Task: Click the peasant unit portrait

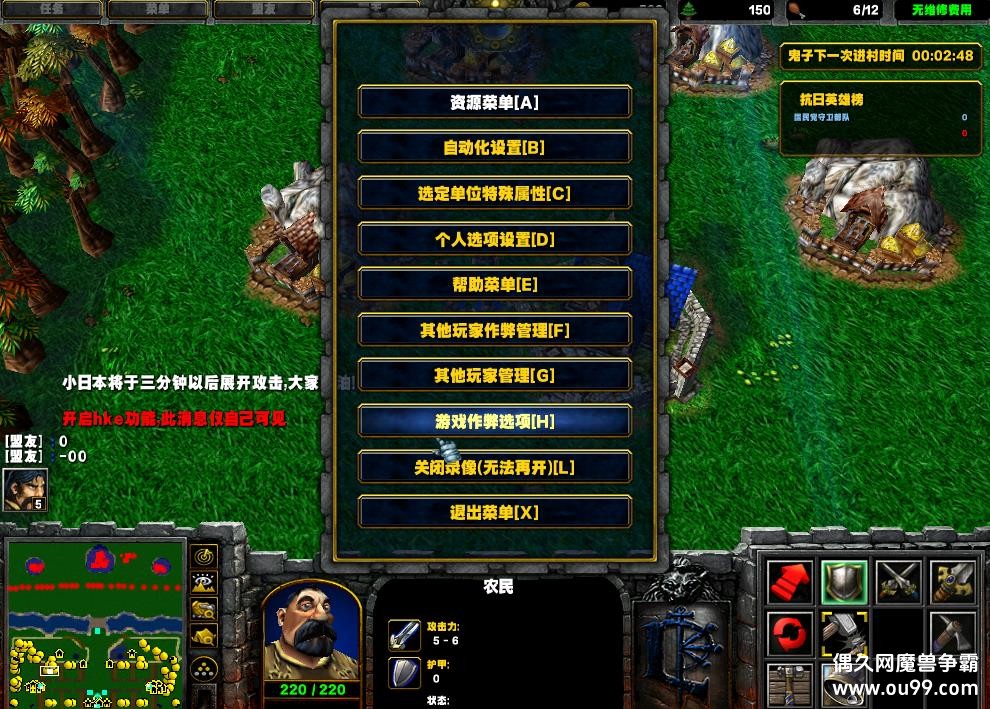Action: tap(311, 629)
